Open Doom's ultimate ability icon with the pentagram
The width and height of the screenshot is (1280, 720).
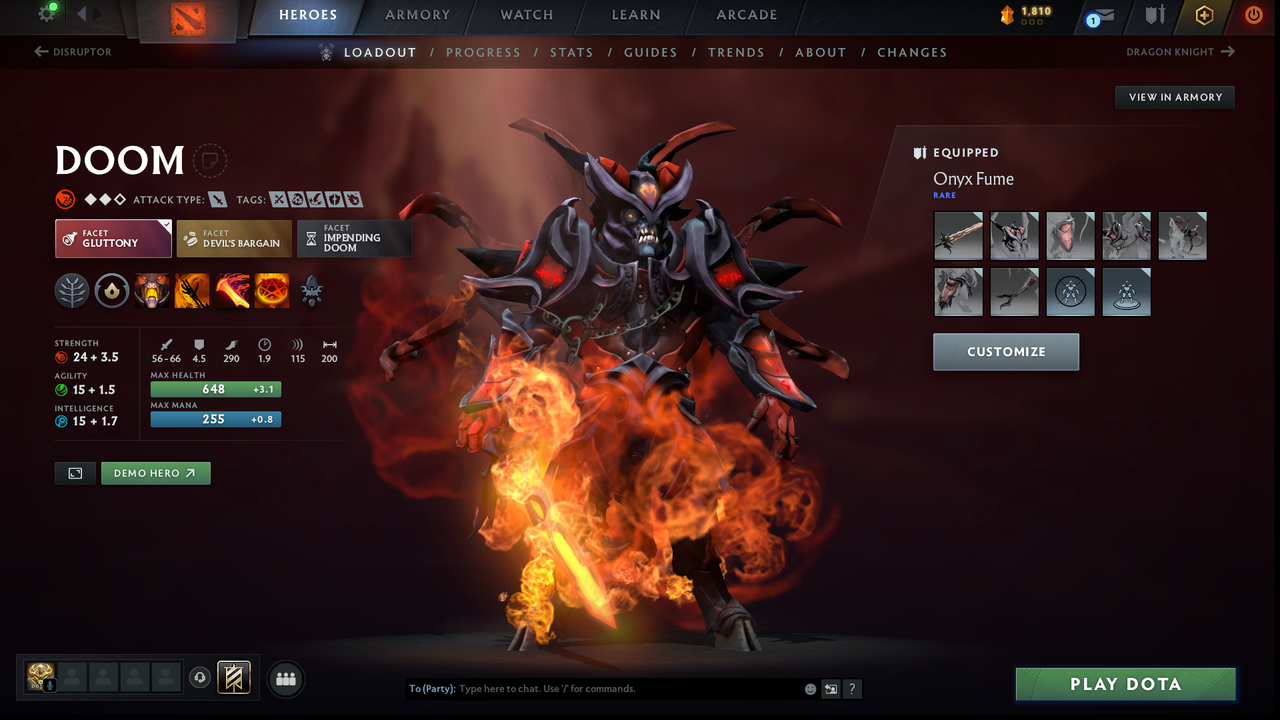click(x=272, y=290)
